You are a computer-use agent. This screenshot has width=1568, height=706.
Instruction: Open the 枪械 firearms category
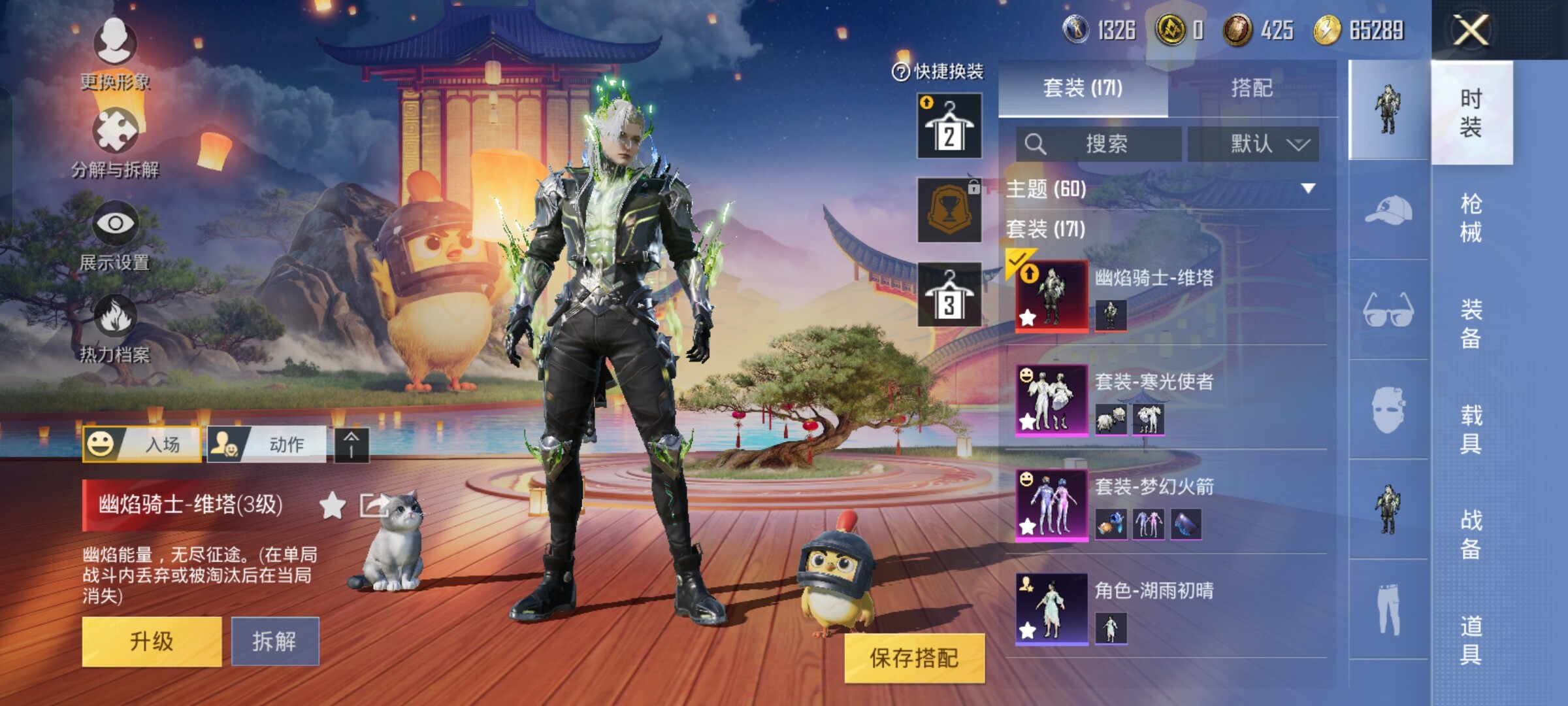[1471, 218]
